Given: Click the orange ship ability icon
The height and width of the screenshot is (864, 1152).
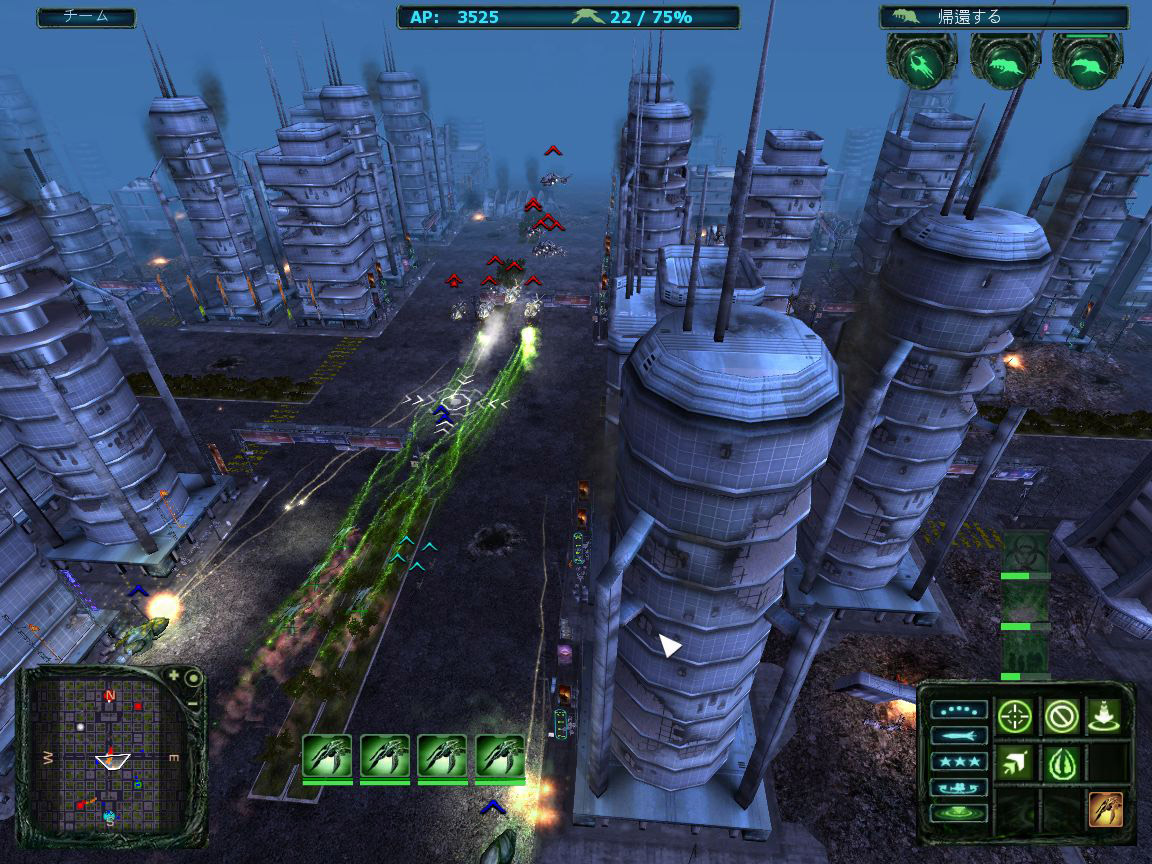Looking at the screenshot, I should (x=1105, y=809).
